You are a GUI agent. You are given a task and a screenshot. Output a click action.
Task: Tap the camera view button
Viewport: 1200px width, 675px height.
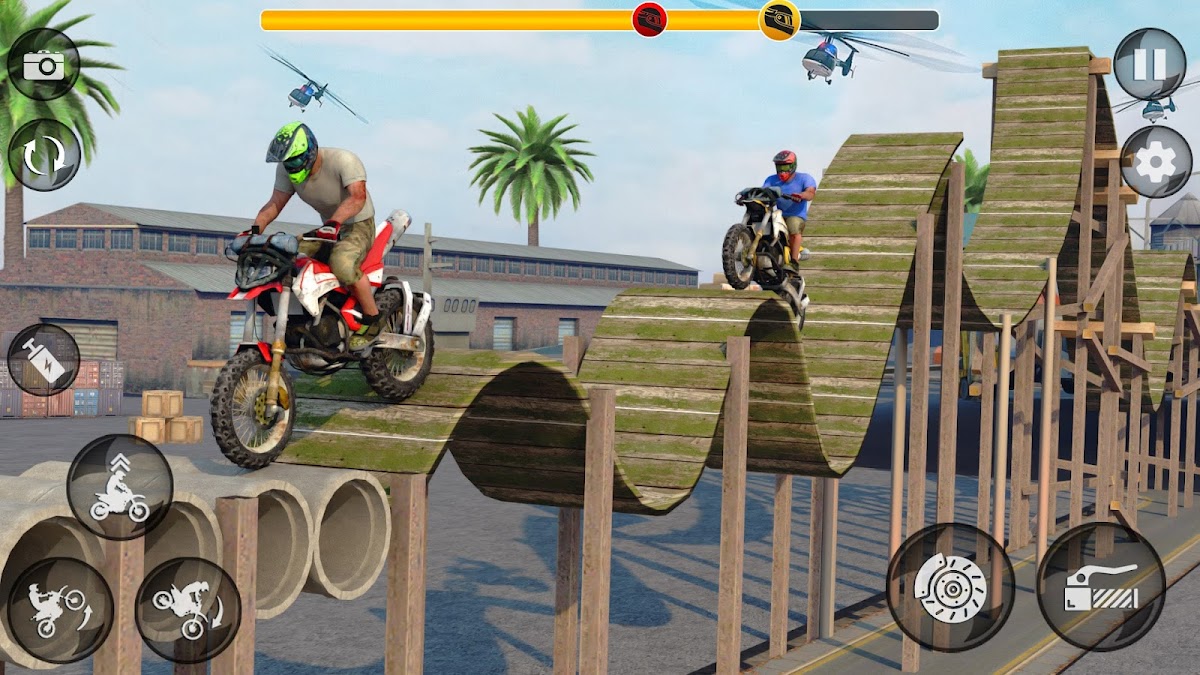tap(43, 65)
